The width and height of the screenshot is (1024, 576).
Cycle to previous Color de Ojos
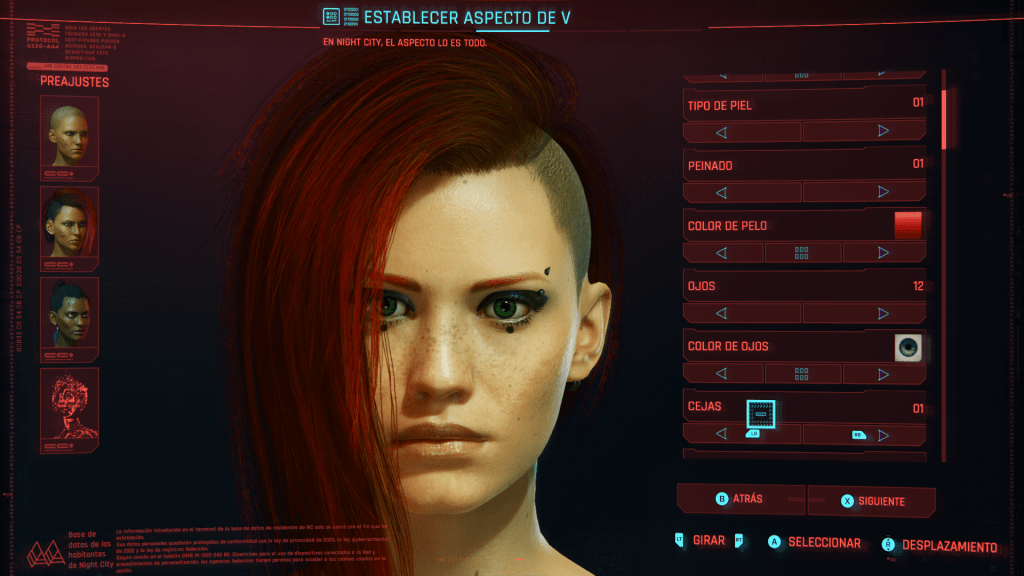click(x=721, y=374)
